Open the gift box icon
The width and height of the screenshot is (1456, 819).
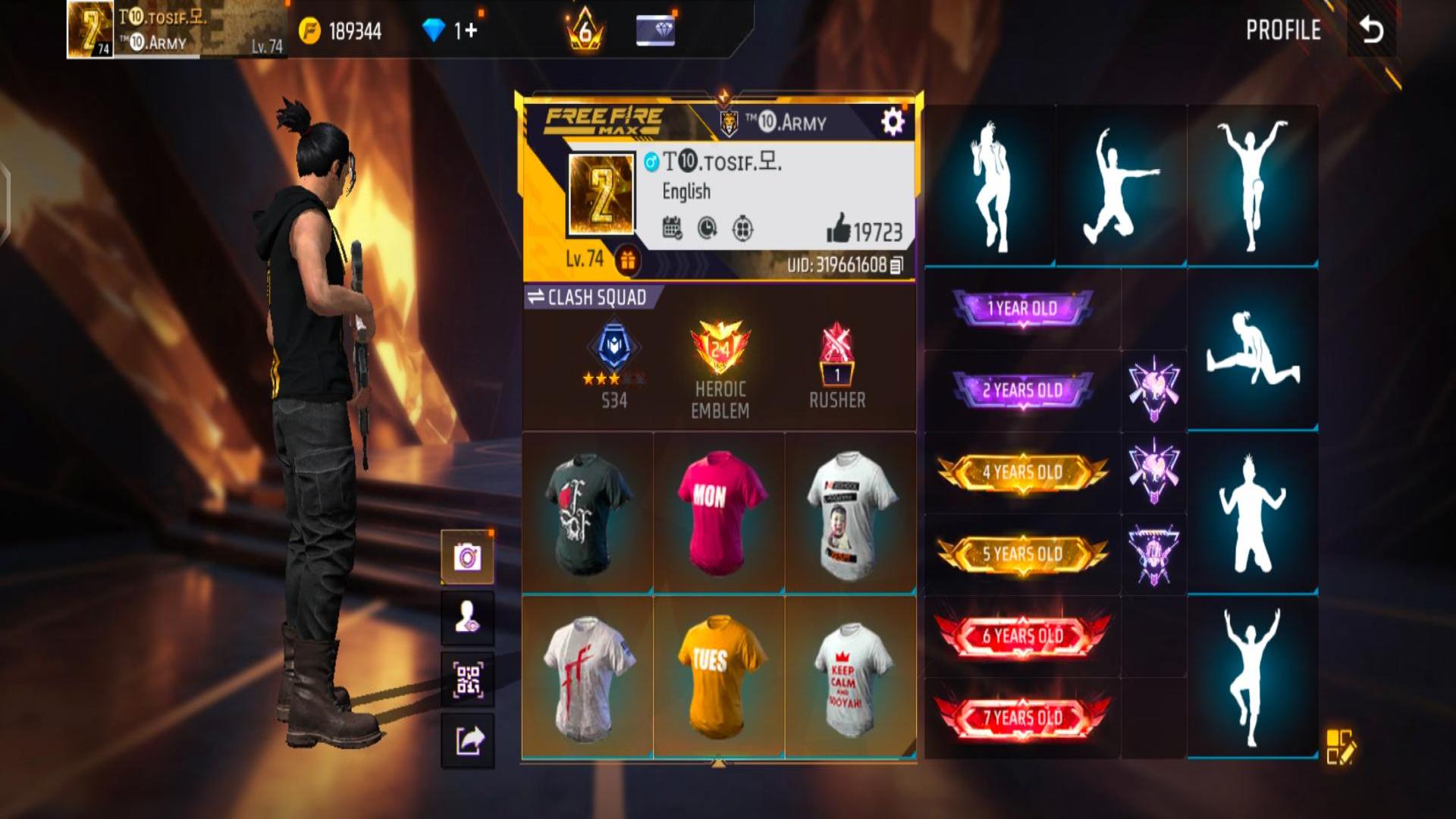(627, 261)
